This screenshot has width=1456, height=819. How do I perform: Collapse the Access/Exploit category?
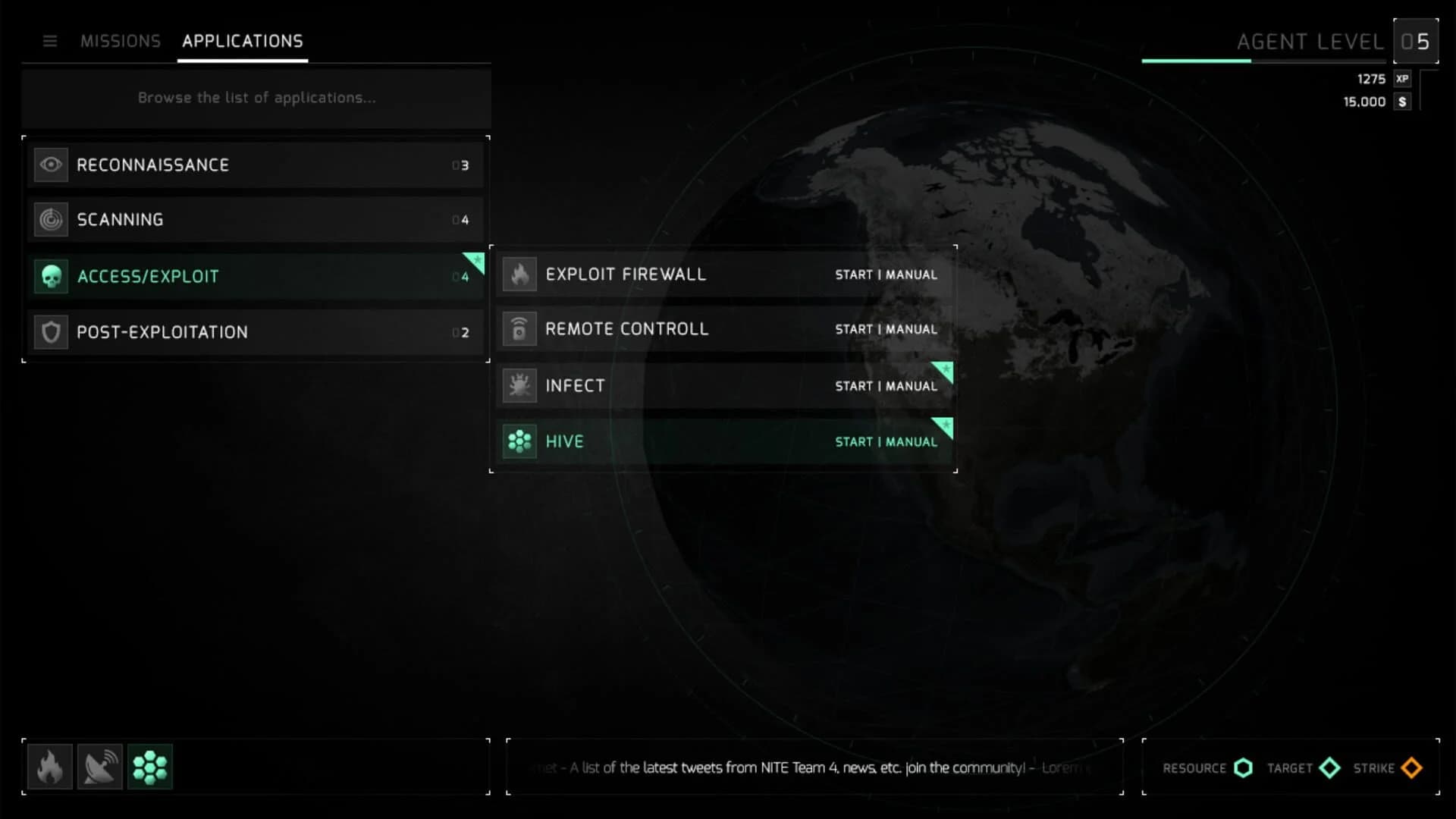pos(256,276)
